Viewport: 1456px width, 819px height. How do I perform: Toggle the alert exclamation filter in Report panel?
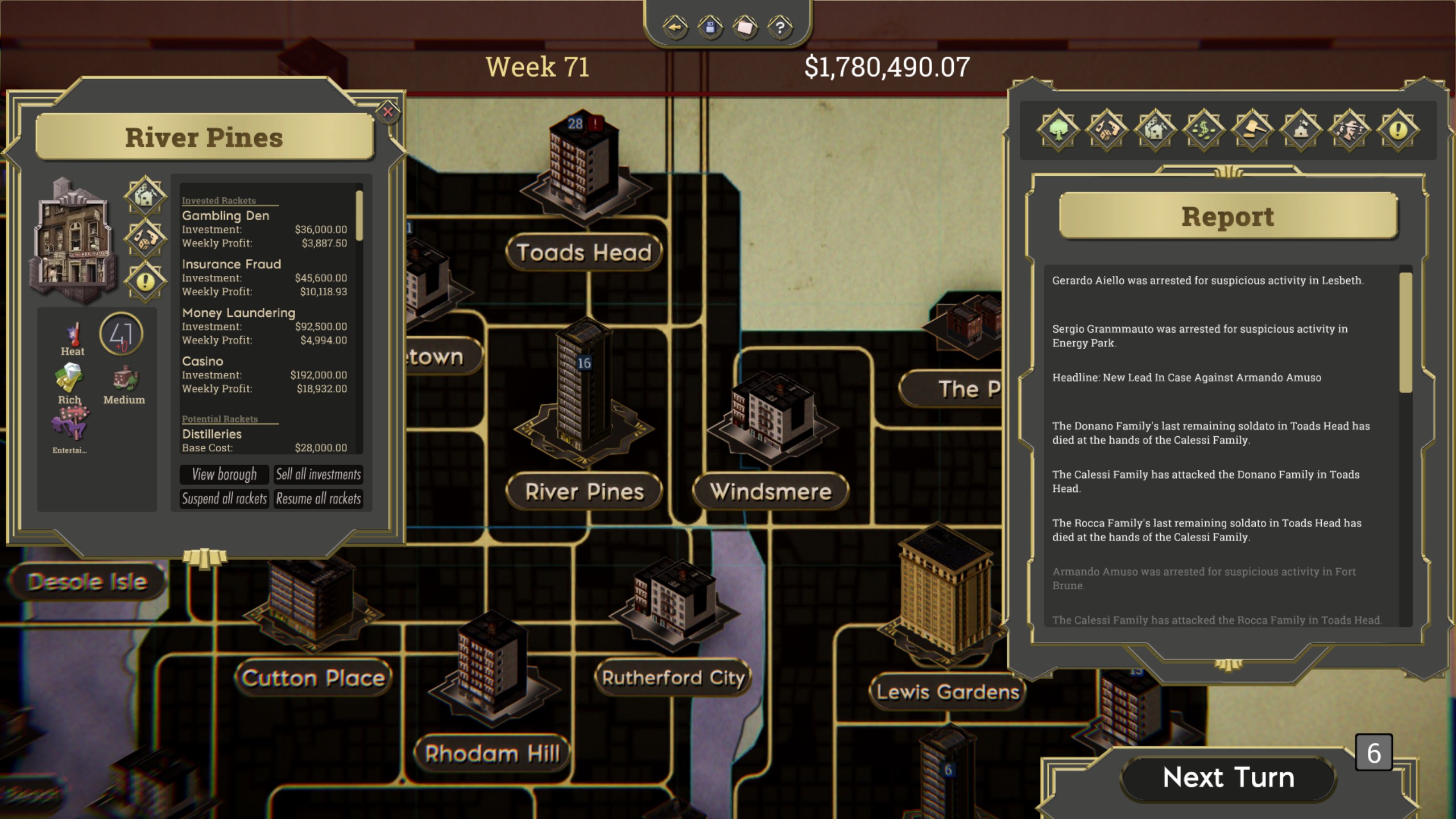coord(1399,130)
